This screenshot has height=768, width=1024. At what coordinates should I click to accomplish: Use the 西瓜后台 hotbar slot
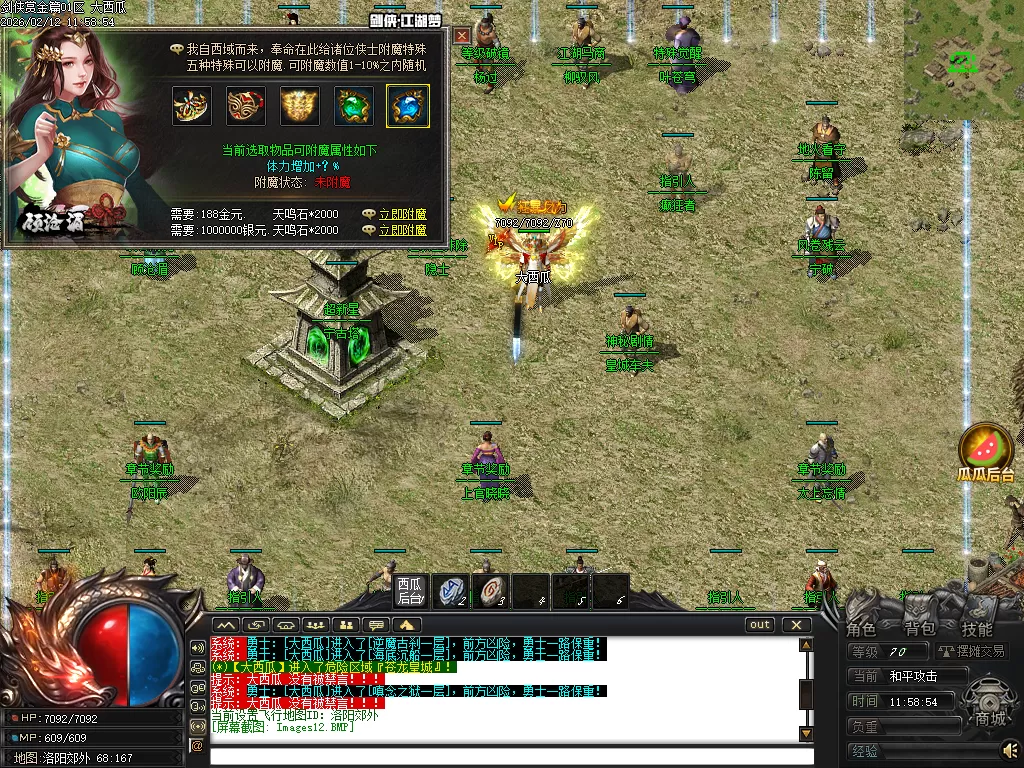[x=410, y=591]
